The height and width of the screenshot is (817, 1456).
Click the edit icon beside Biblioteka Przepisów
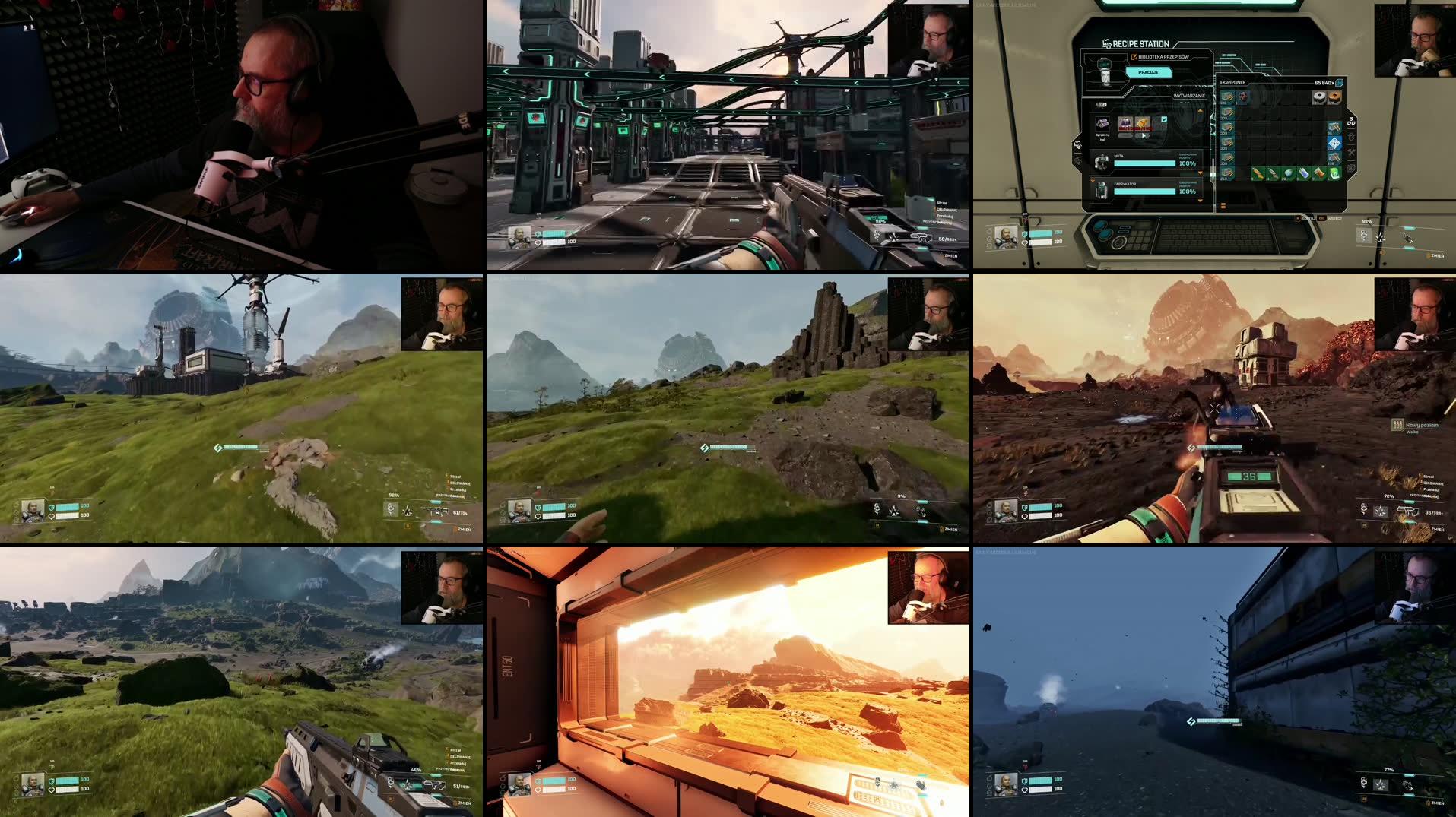(1134, 57)
